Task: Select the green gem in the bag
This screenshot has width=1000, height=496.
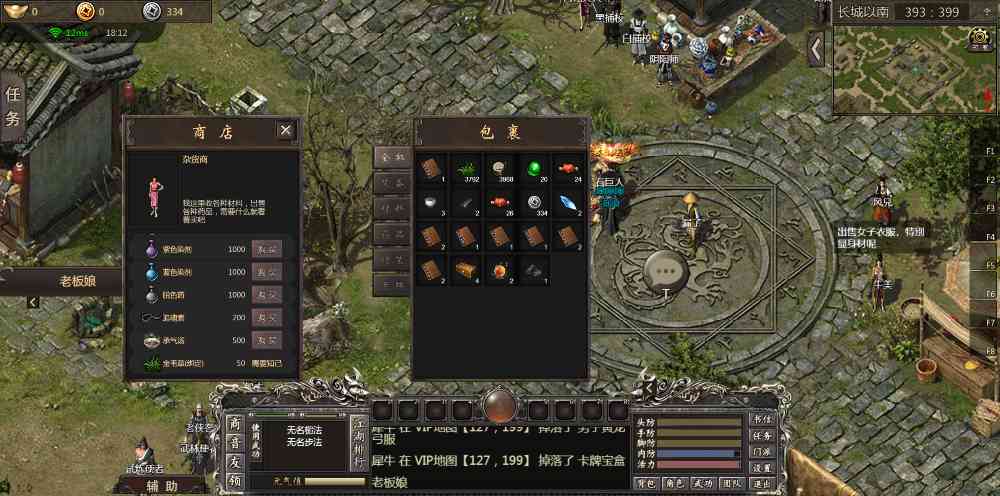Action: click(x=534, y=167)
